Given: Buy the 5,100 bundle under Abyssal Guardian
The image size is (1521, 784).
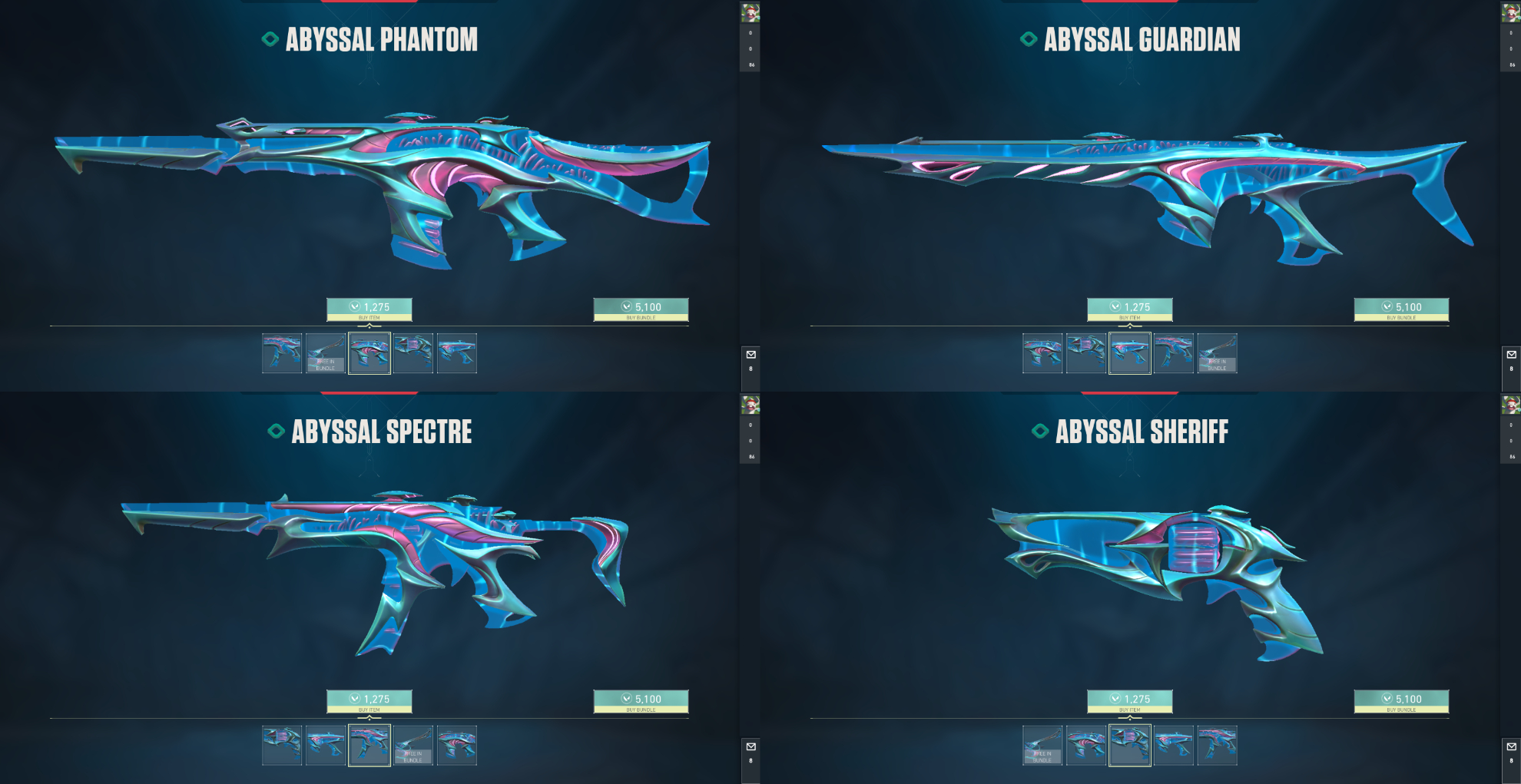Looking at the screenshot, I should tap(1401, 309).
